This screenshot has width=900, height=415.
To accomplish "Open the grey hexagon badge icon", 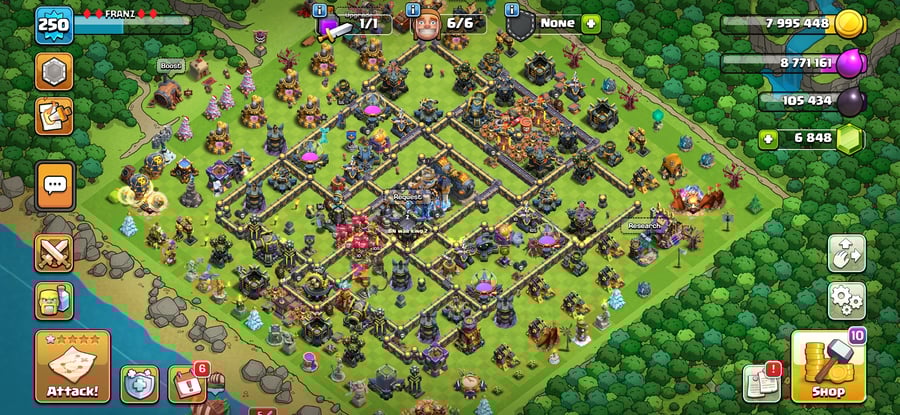I will (54, 71).
